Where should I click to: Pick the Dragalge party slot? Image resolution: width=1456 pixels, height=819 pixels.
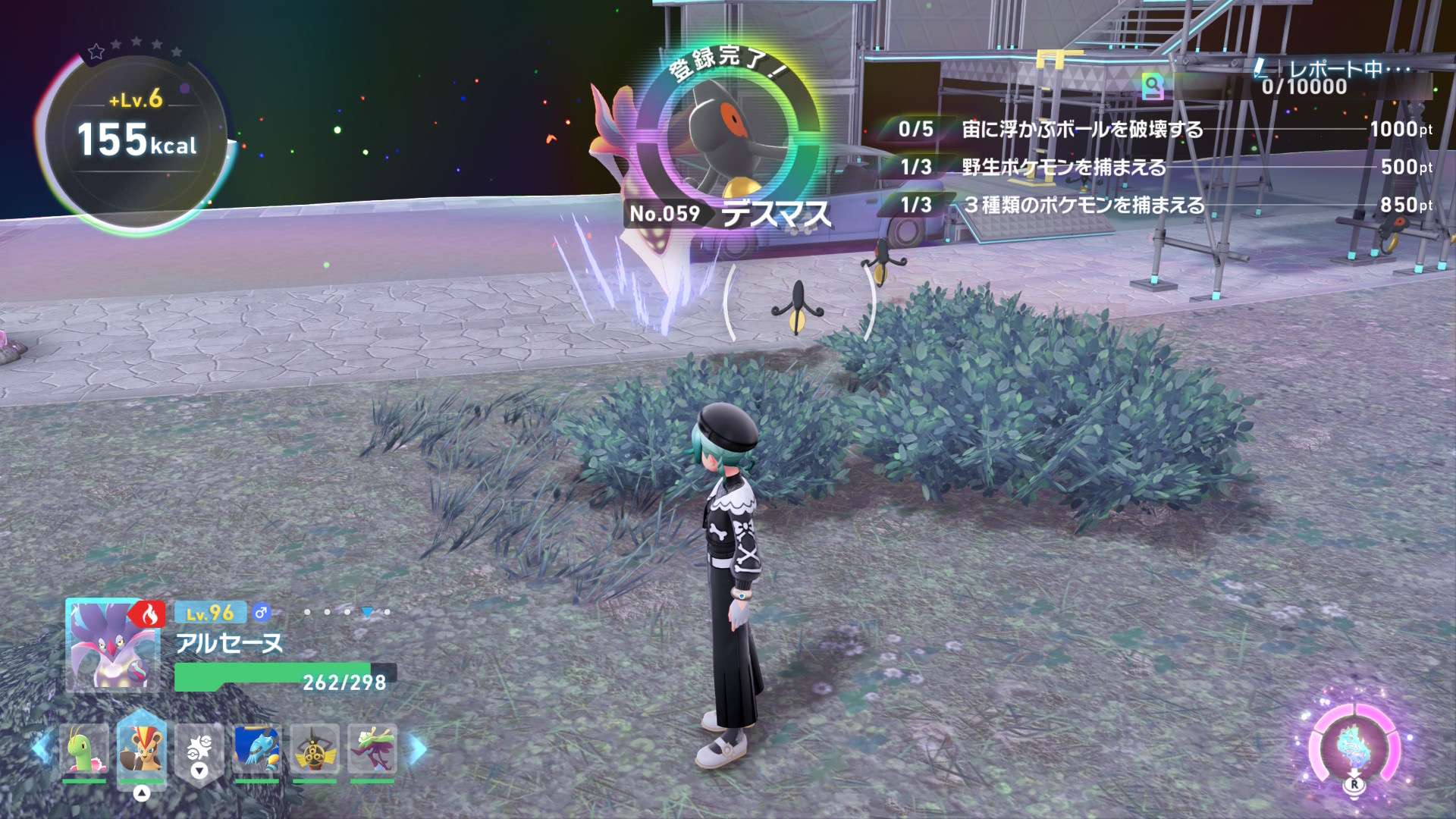click(x=372, y=749)
